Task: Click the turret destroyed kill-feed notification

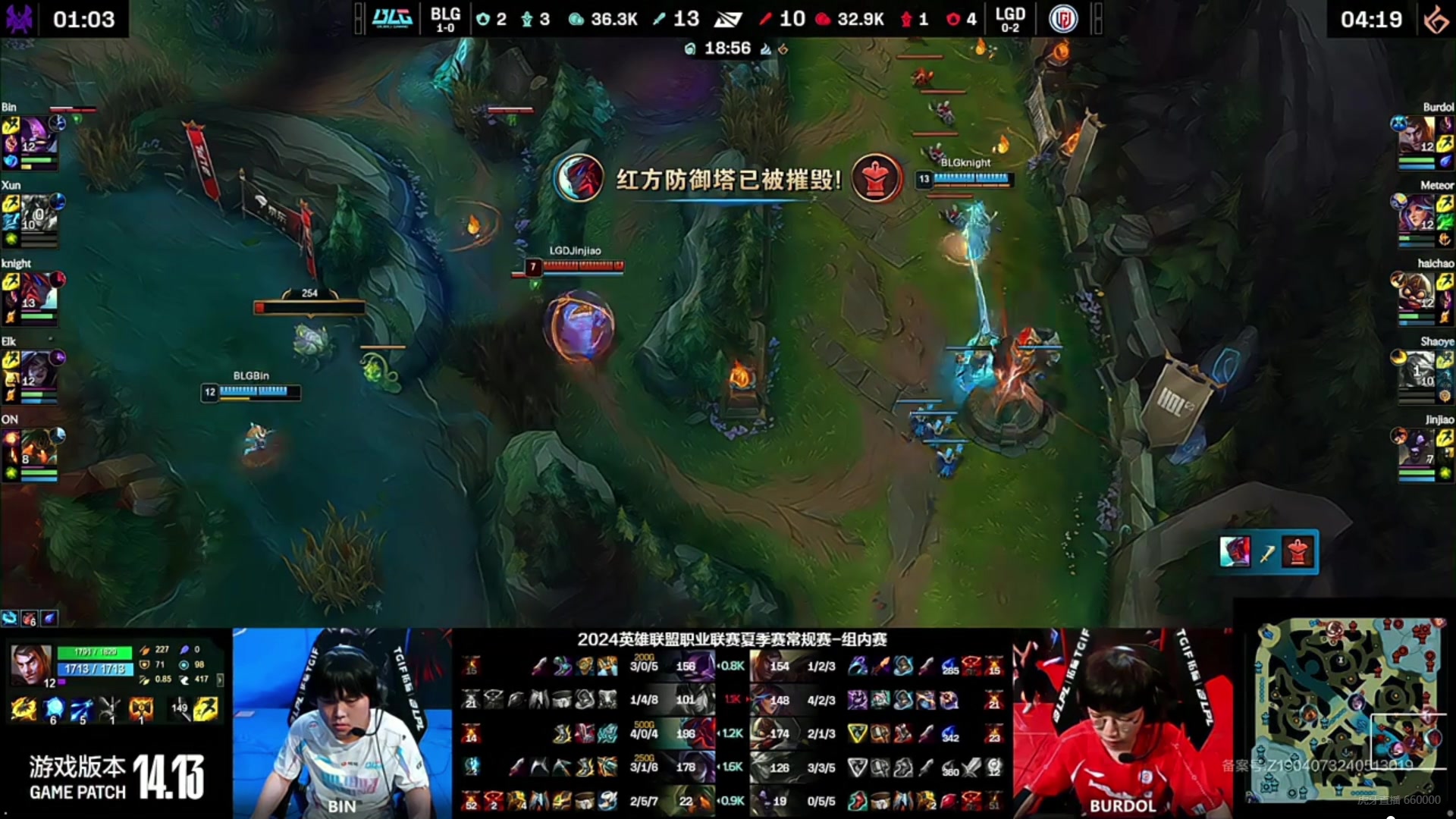Action: coord(1268,552)
